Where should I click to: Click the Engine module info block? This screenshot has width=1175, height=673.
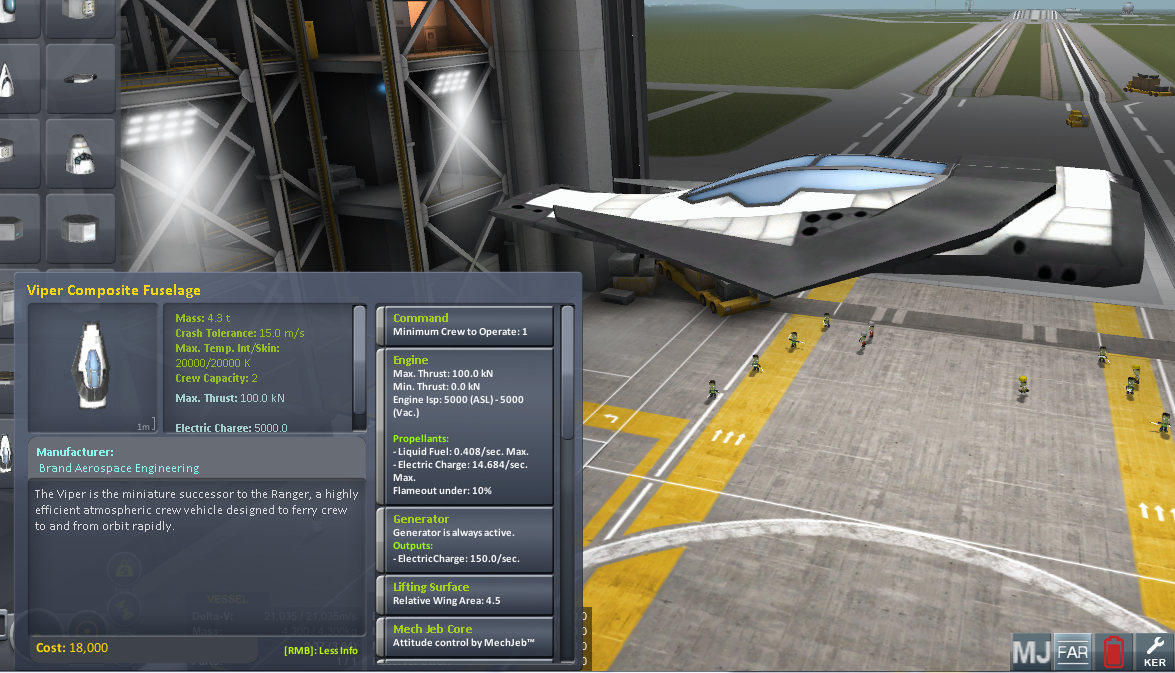464,425
